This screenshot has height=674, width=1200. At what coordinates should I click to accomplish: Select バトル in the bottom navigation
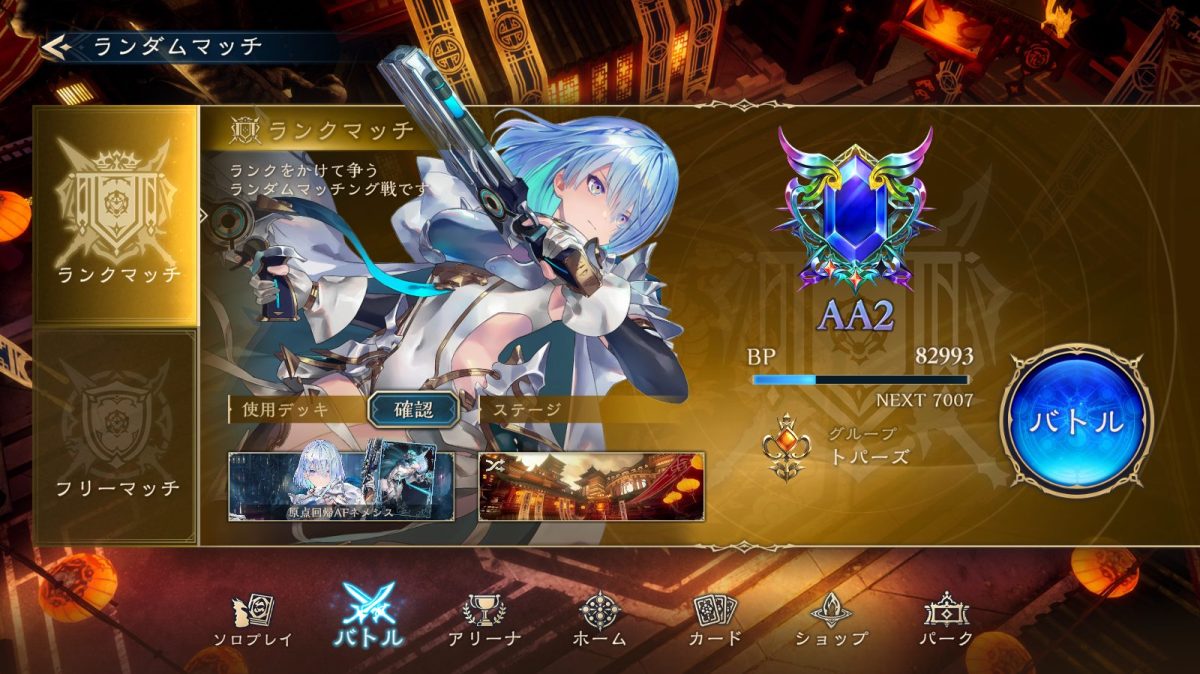coord(368,617)
